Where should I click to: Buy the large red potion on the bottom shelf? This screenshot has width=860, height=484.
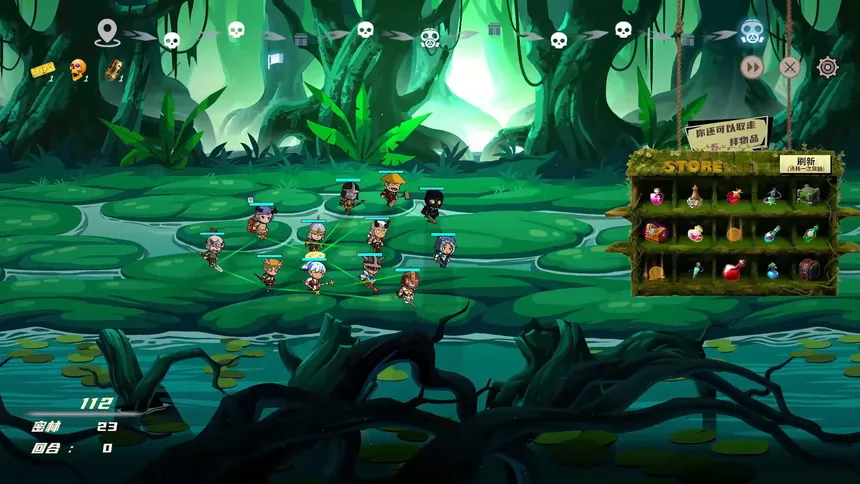(x=733, y=270)
